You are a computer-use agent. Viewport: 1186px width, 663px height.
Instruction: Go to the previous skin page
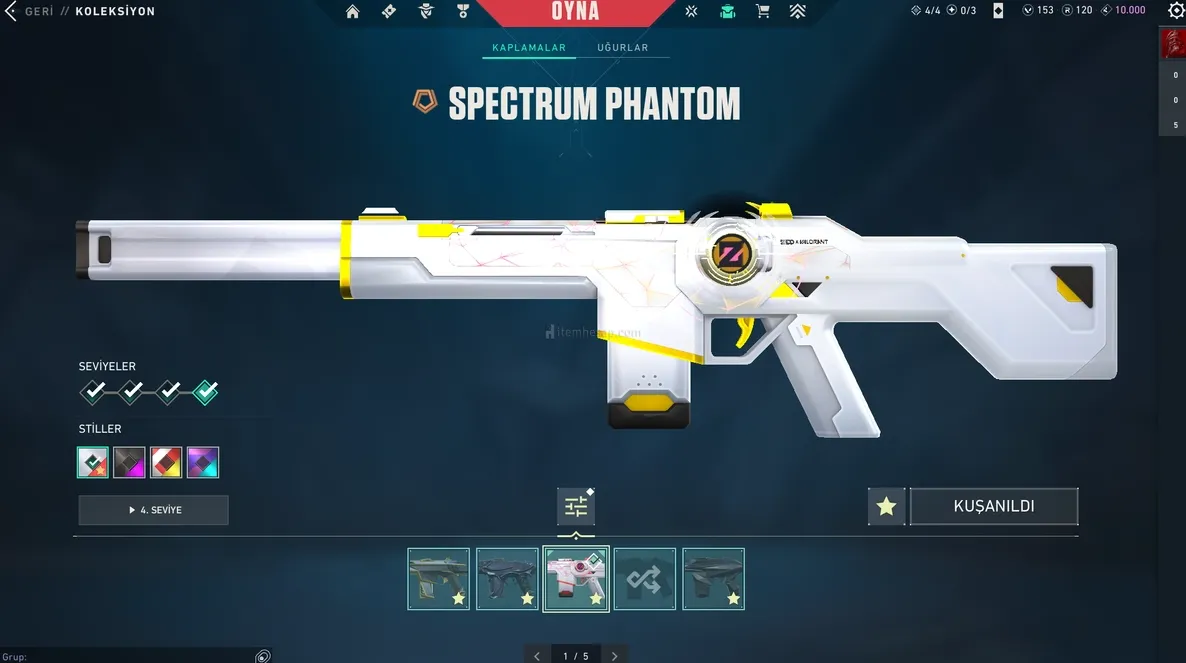(x=537, y=656)
